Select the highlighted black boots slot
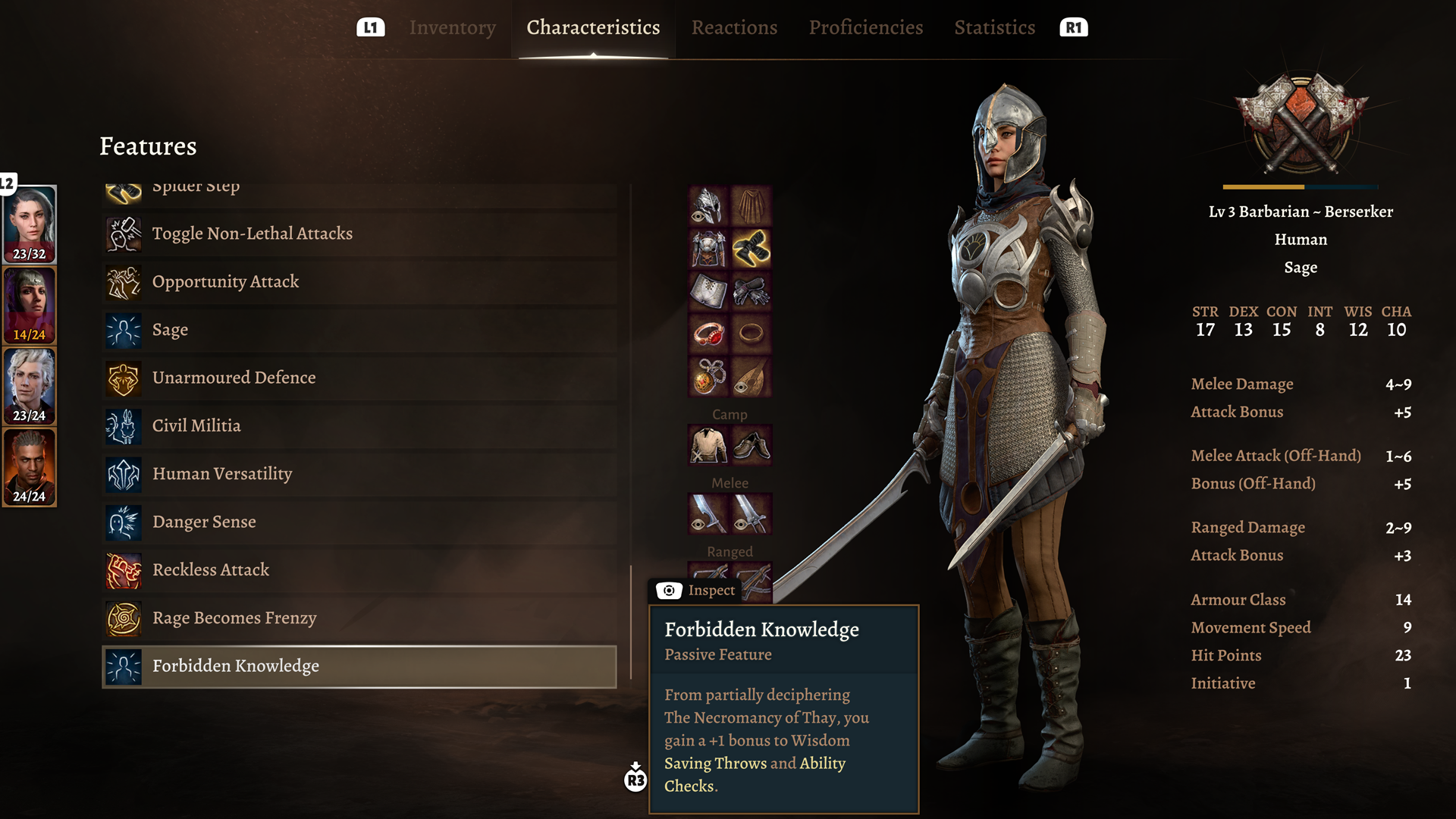 pyautogui.click(x=752, y=249)
